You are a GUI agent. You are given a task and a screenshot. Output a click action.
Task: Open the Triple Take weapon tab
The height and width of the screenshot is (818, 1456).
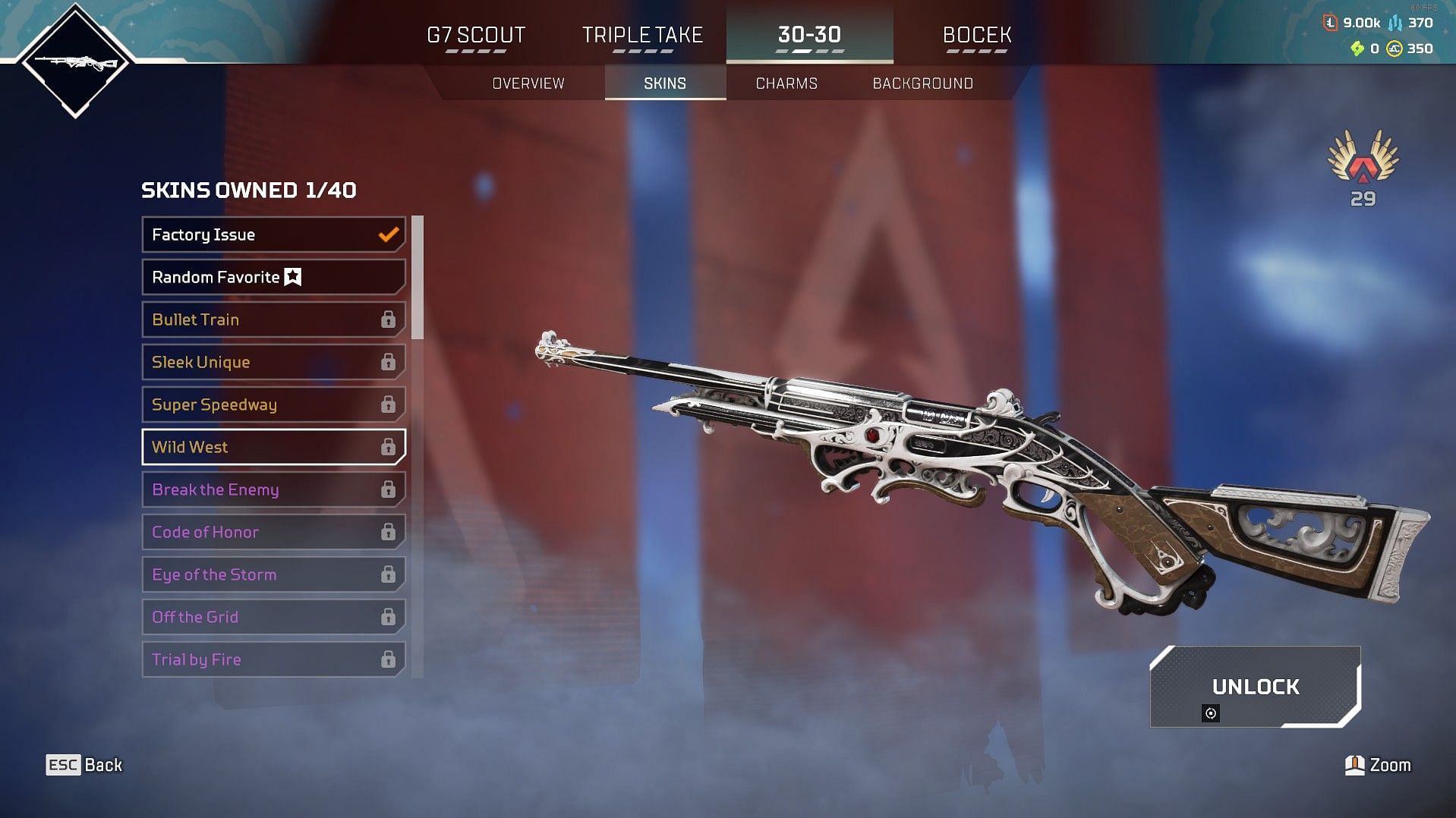coord(642,36)
